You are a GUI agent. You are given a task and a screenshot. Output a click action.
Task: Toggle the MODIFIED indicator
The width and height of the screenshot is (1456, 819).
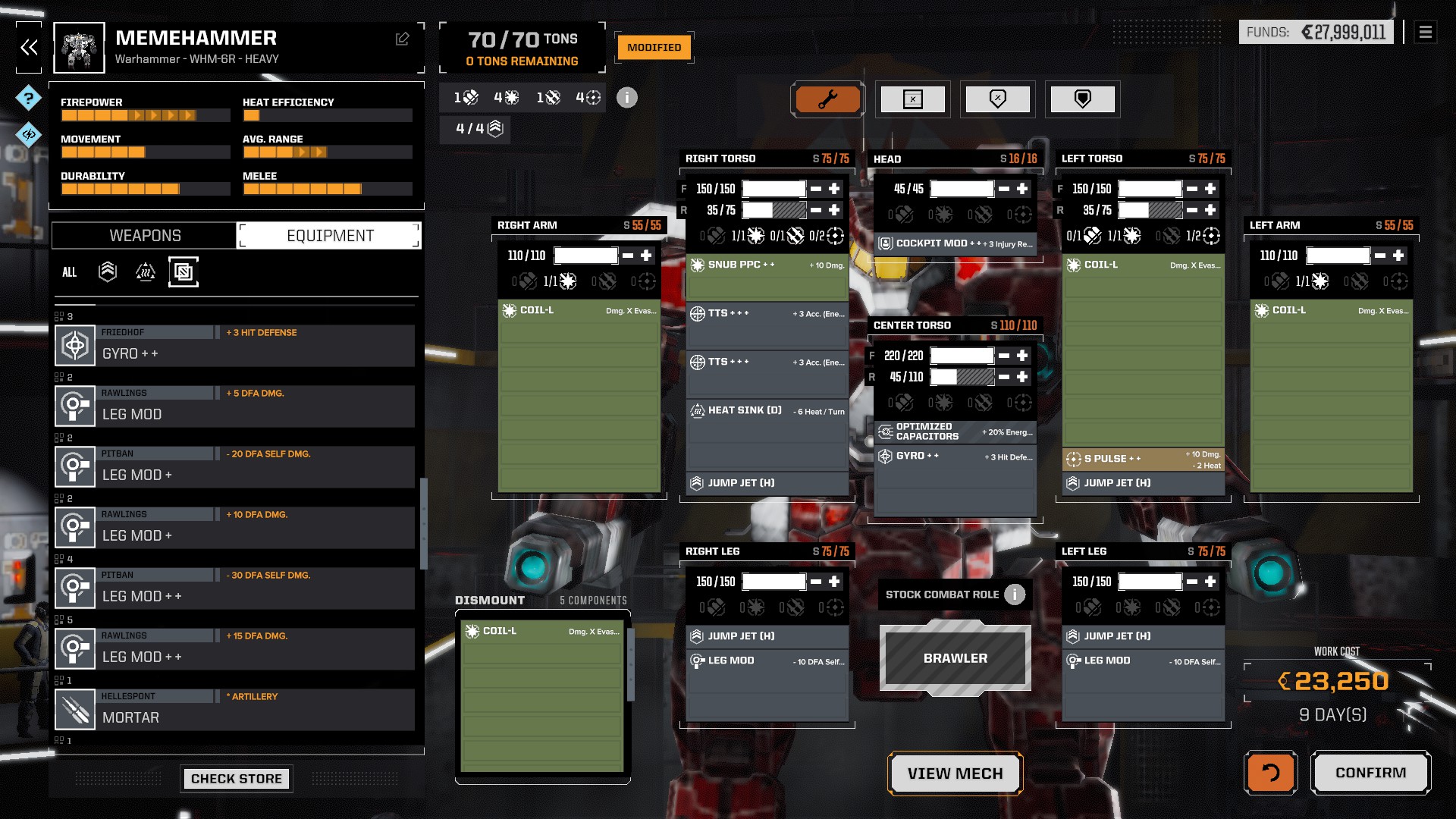pos(653,46)
